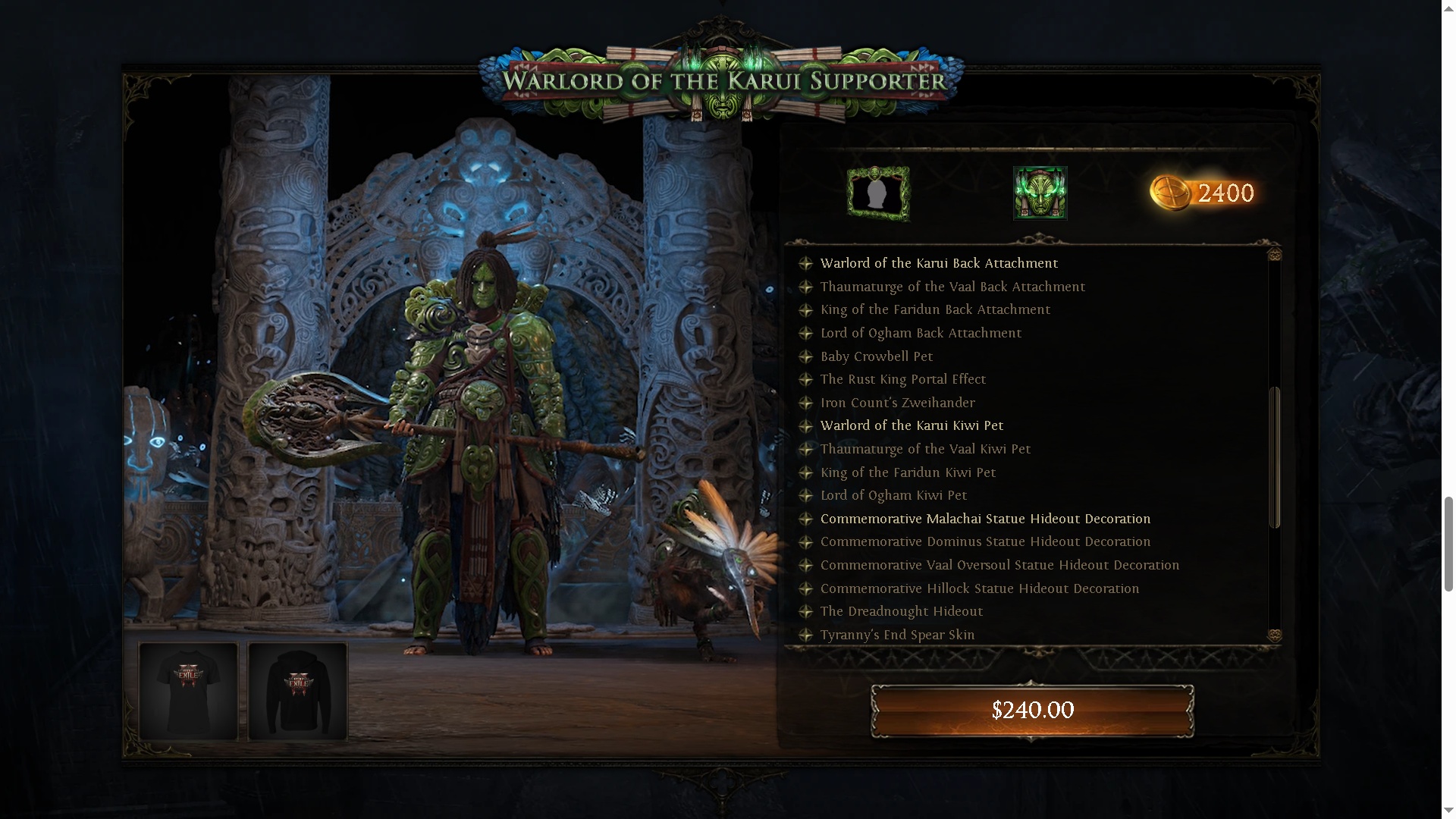Select Thaumaturge of the Vaal Back Attachment

coord(952,287)
